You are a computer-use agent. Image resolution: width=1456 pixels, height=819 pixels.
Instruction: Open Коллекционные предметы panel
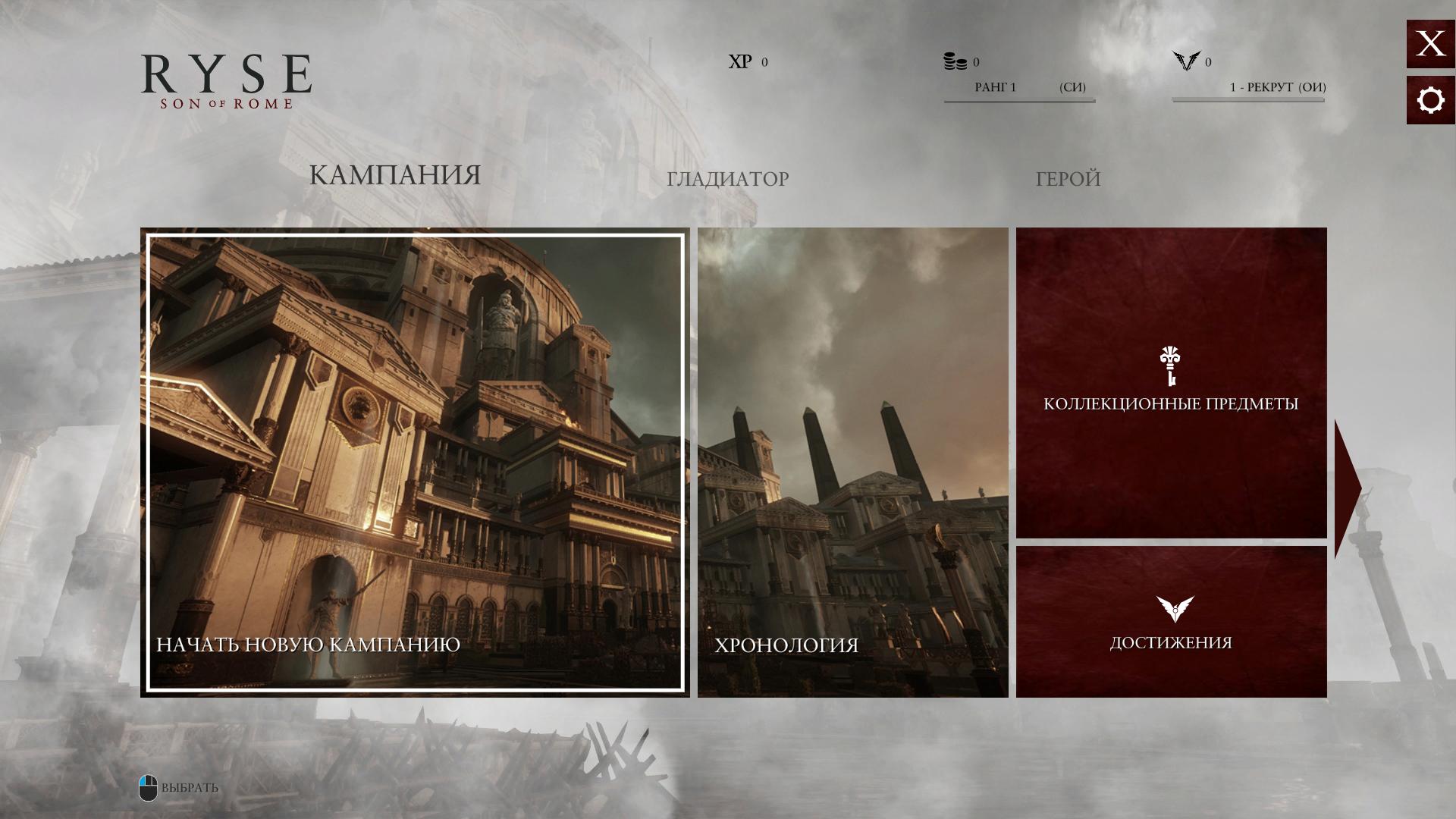pyautogui.click(x=1171, y=383)
